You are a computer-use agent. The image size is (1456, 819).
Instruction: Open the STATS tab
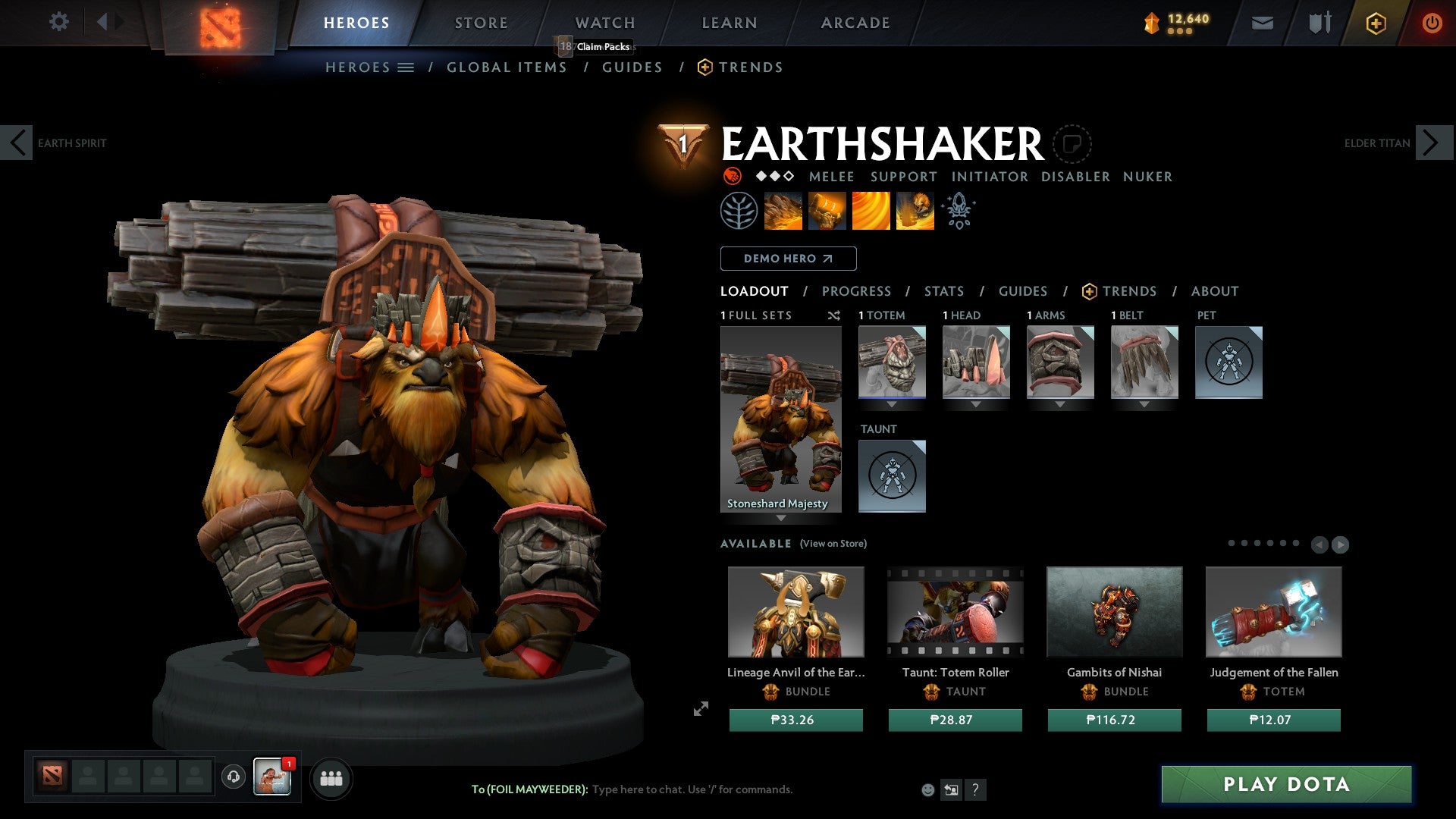943,290
